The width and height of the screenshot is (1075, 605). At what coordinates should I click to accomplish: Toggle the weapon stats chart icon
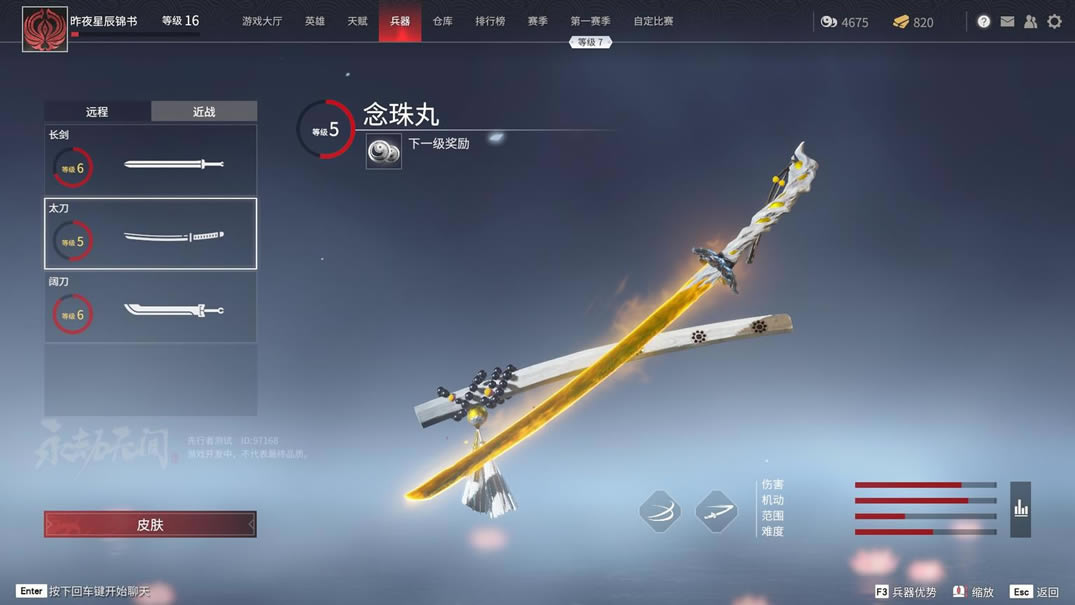point(1020,509)
